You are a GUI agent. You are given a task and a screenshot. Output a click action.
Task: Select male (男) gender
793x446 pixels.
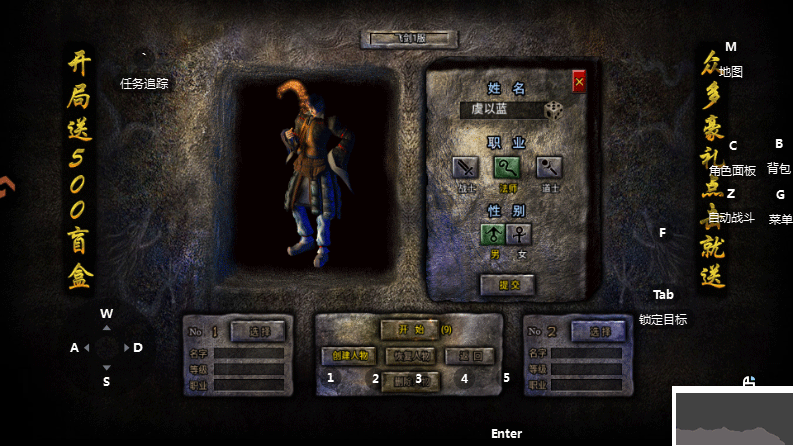pyautogui.click(x=493, y=234)
